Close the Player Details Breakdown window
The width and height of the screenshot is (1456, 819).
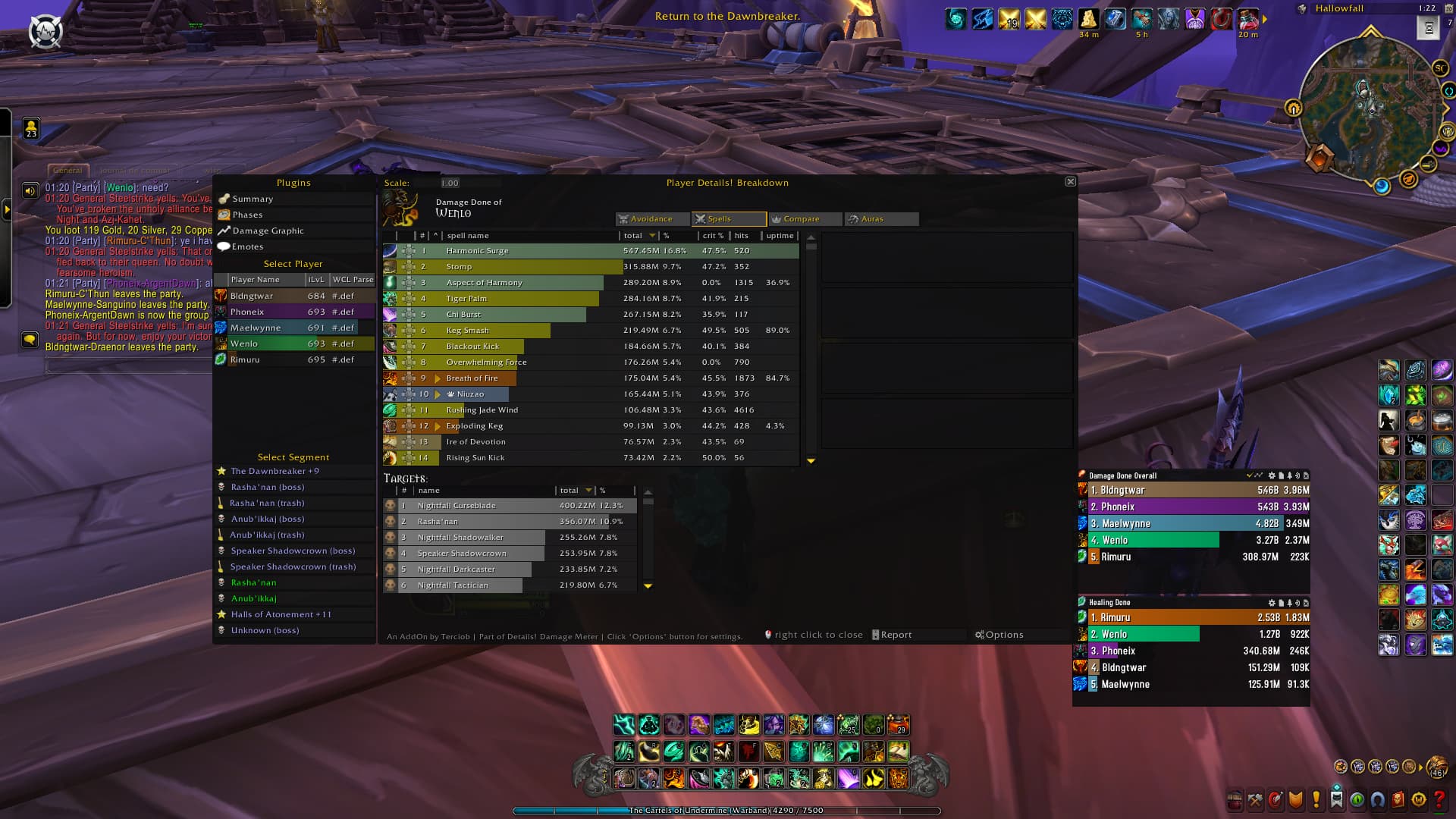(1070, 182)
